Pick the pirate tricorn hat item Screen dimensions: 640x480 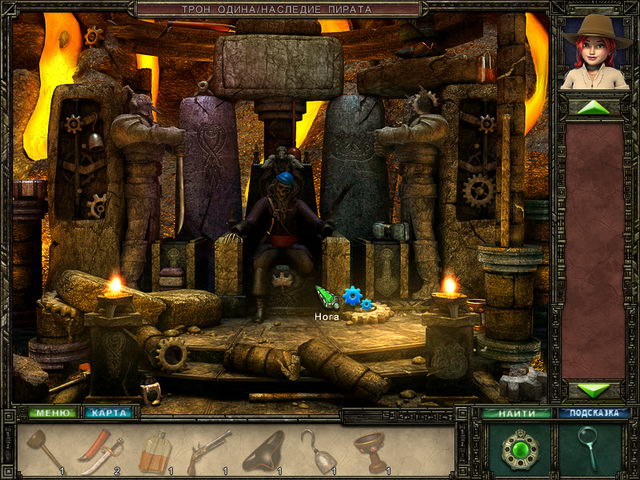point(263,450)
